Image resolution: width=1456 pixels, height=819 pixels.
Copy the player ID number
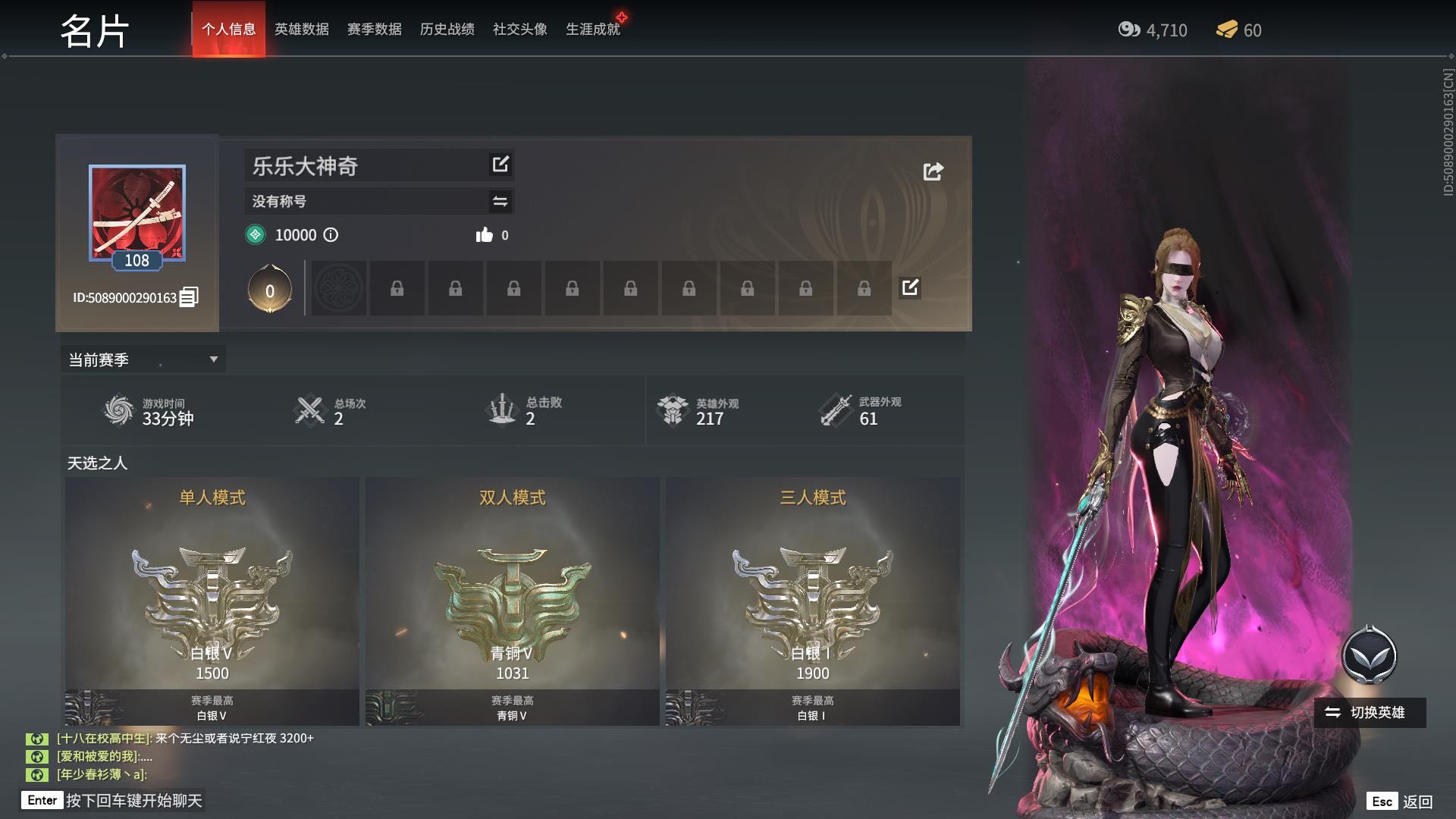(189, 297)
